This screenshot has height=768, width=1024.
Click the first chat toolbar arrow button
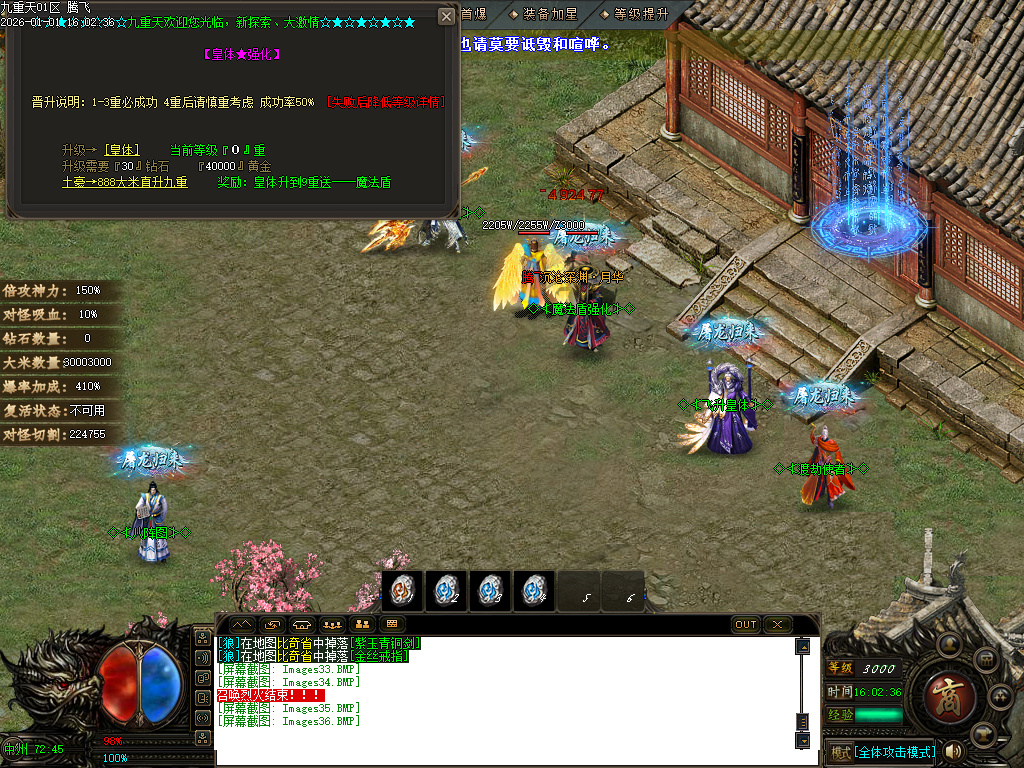[242, 625]
